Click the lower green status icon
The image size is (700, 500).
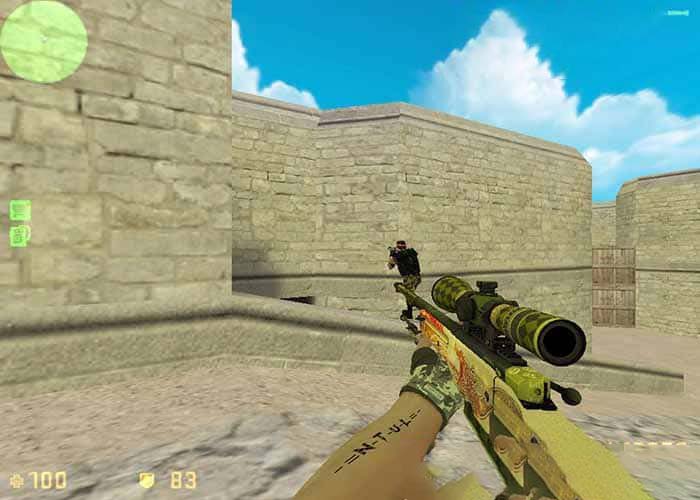(x=20, y=236)
